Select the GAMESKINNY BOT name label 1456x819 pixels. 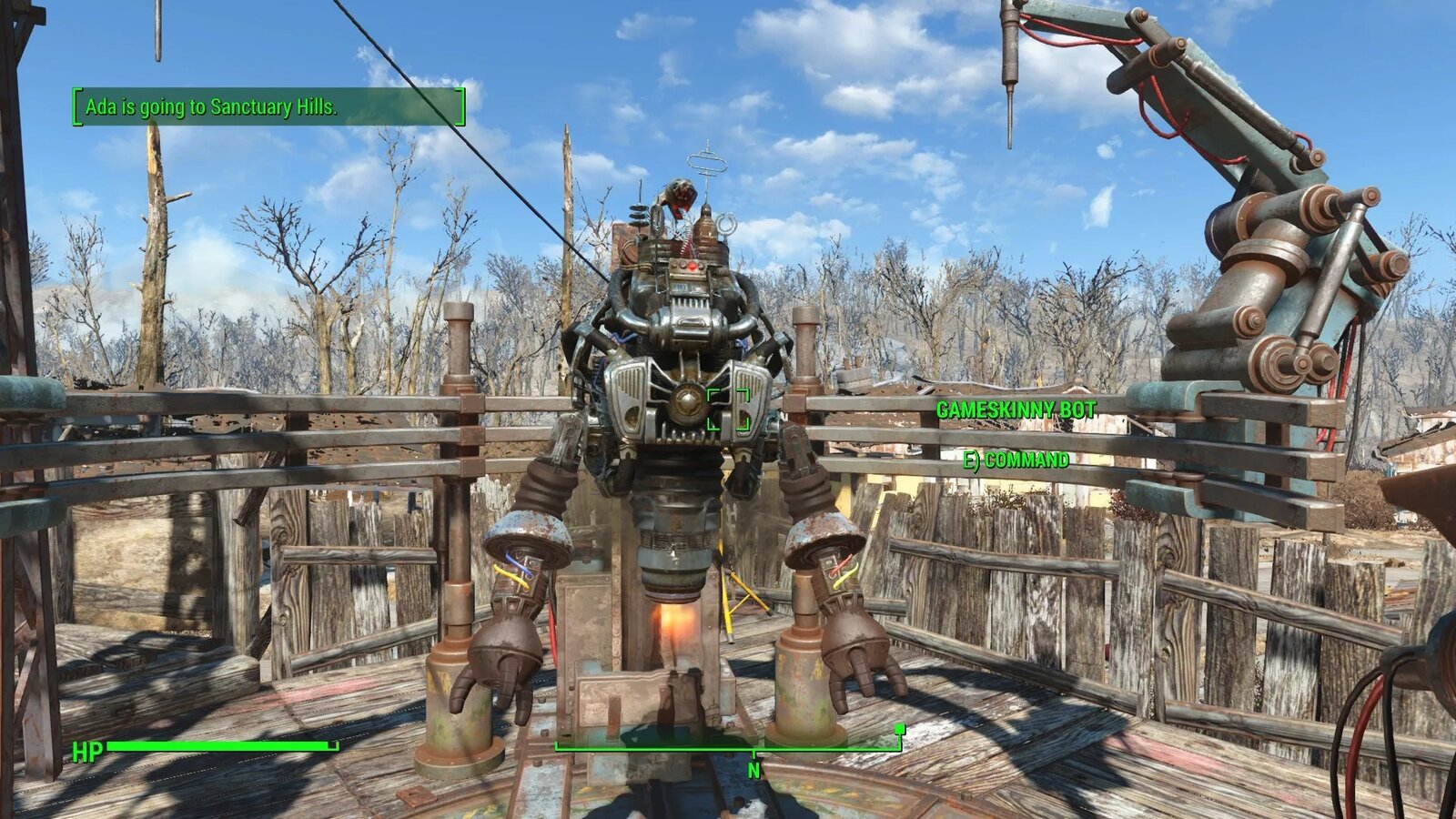[x=1016, y=409]
